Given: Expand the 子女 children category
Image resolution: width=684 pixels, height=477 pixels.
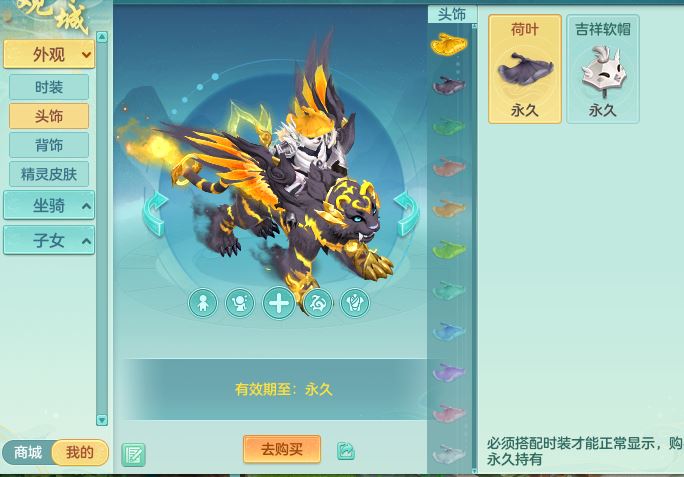Looking at the screenshot, I should click(x=49, y=240).
